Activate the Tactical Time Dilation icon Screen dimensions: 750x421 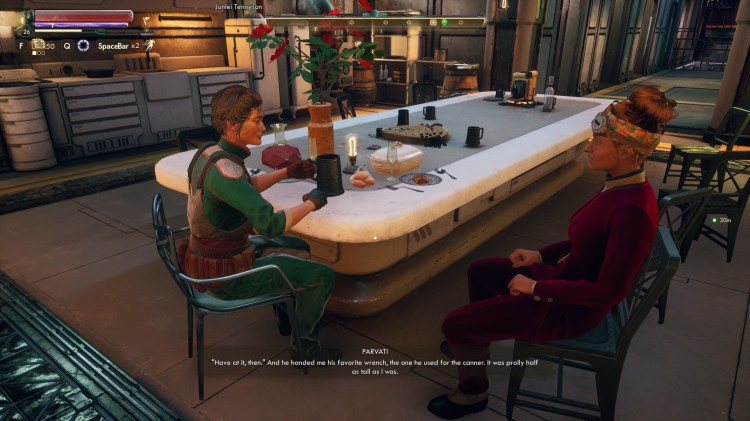click(x=83, y=45)
